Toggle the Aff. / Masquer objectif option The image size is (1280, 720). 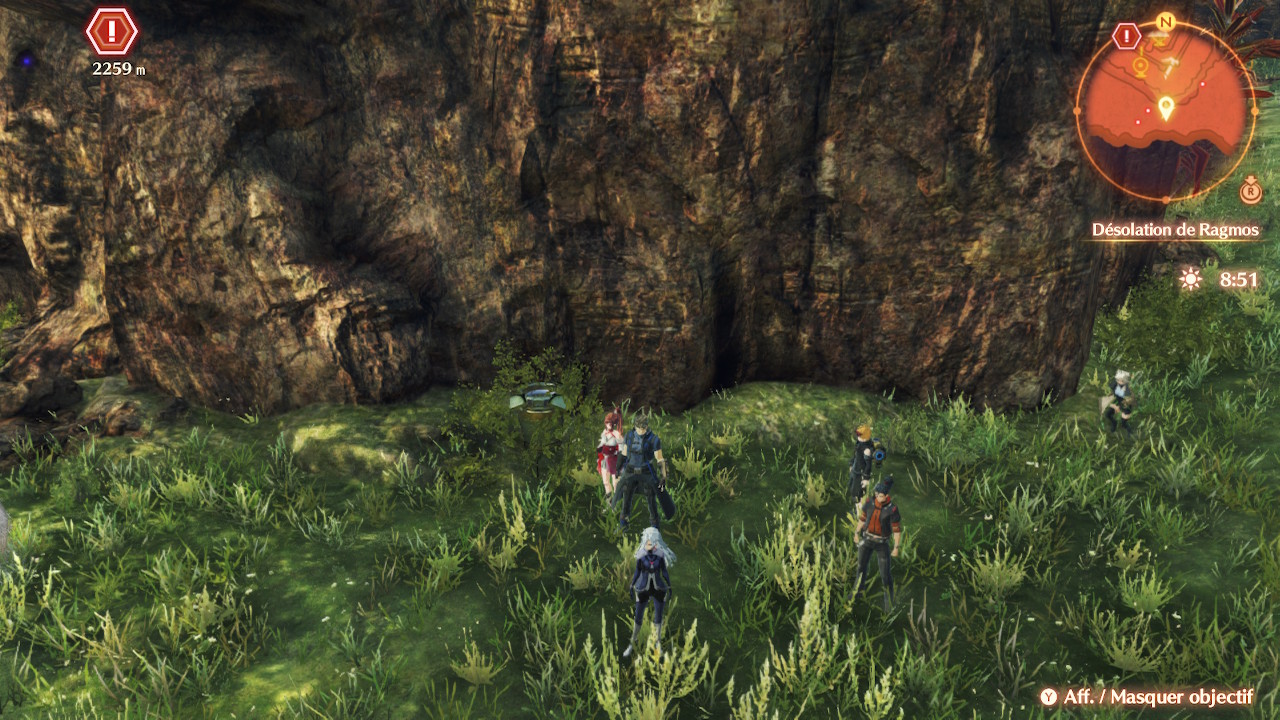pos(1147,697)
